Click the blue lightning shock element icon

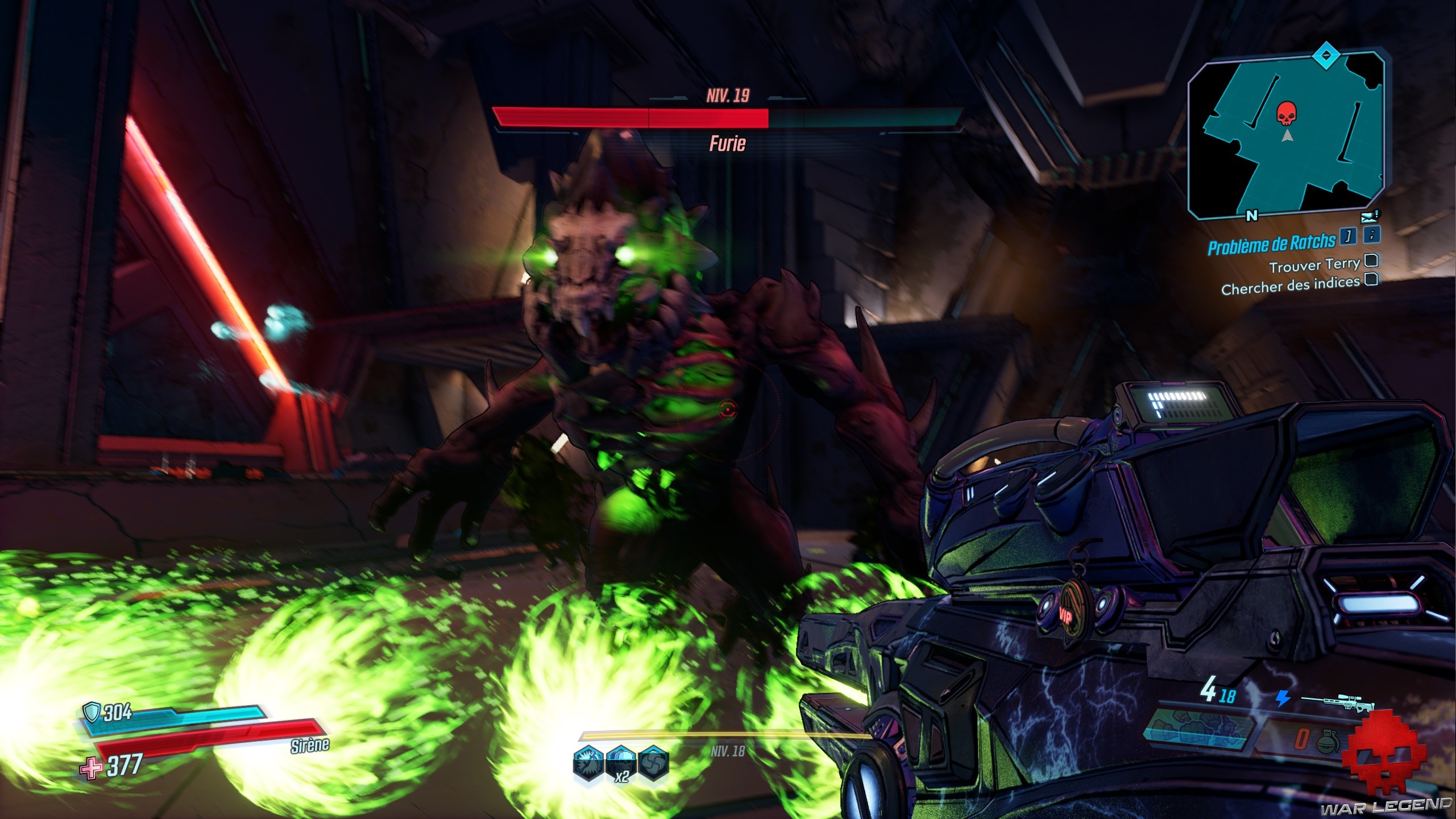1283,698
